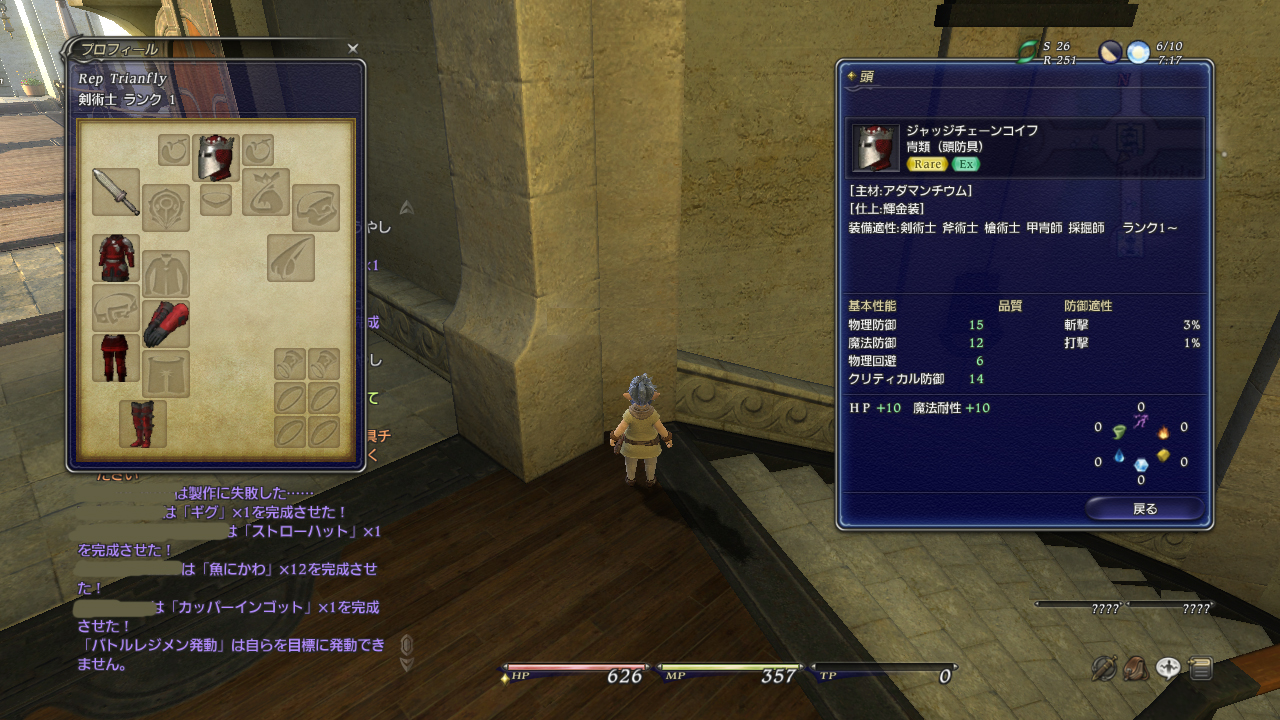Select the equipped helmet slot
Viewport: 1280px width, 720px height.
pyautogui.click(x=214, y=158)
